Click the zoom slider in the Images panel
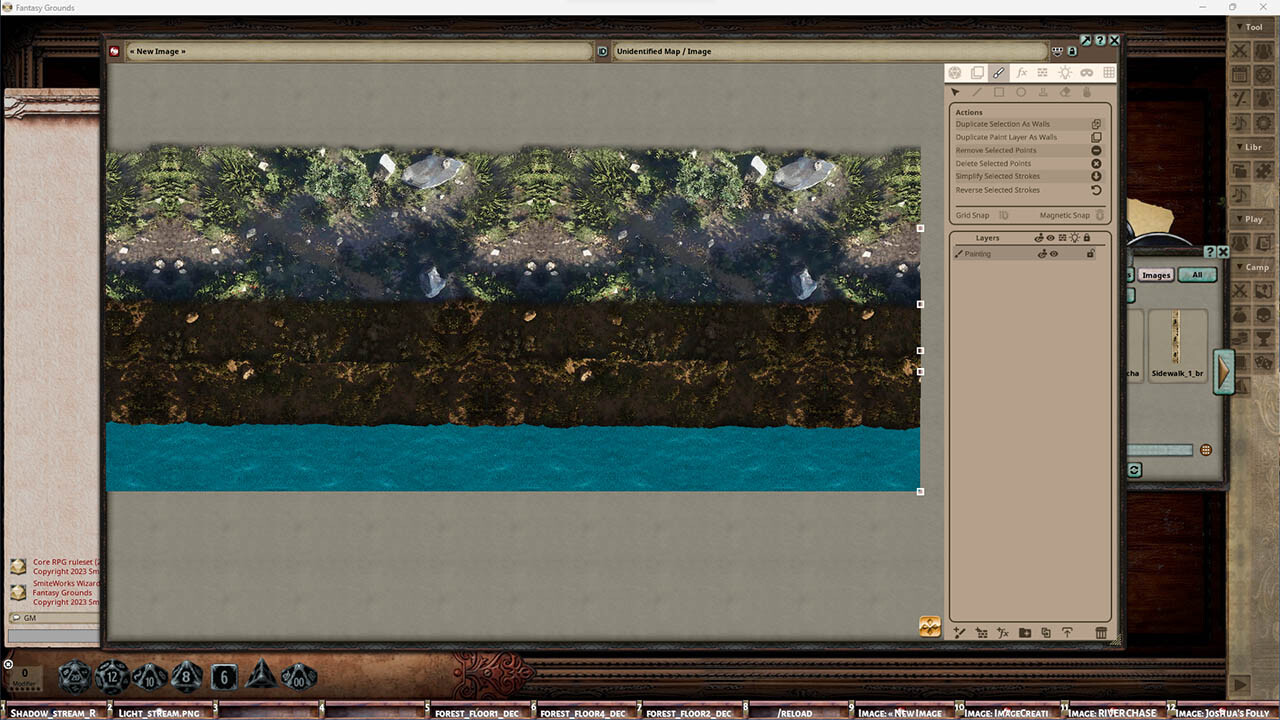Image resolution: width=1280 pixels, height=720 pixels. (x=1158, y=449)
